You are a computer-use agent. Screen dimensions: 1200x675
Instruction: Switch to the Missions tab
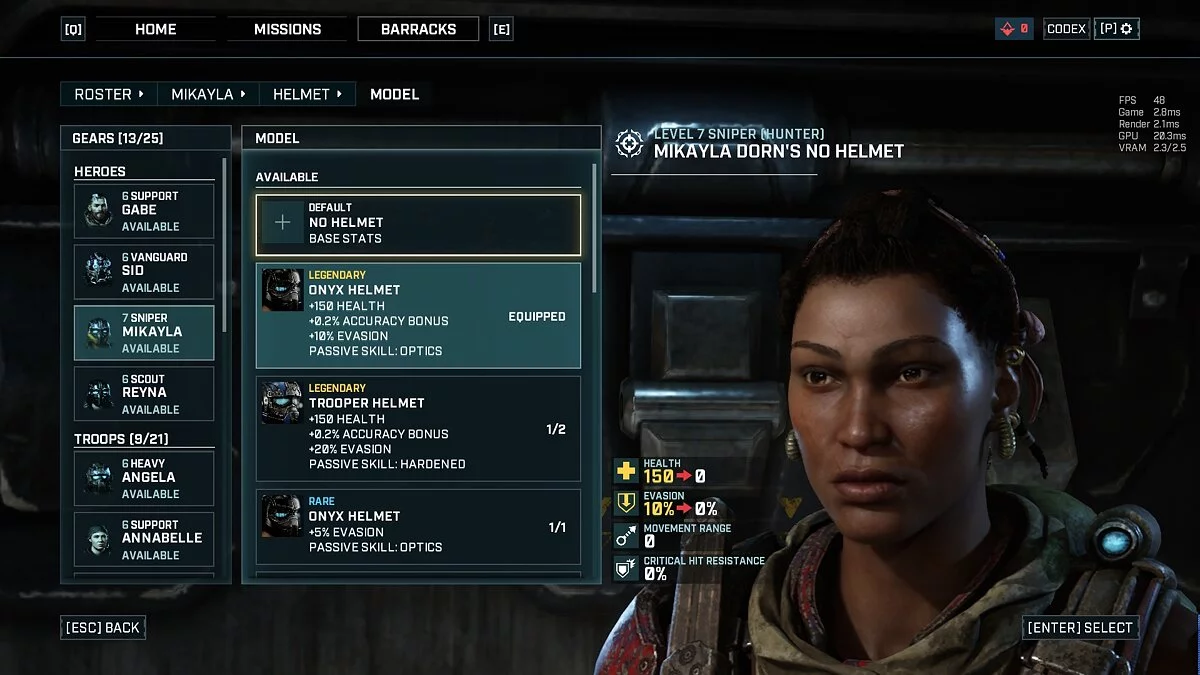coord(287,29)
